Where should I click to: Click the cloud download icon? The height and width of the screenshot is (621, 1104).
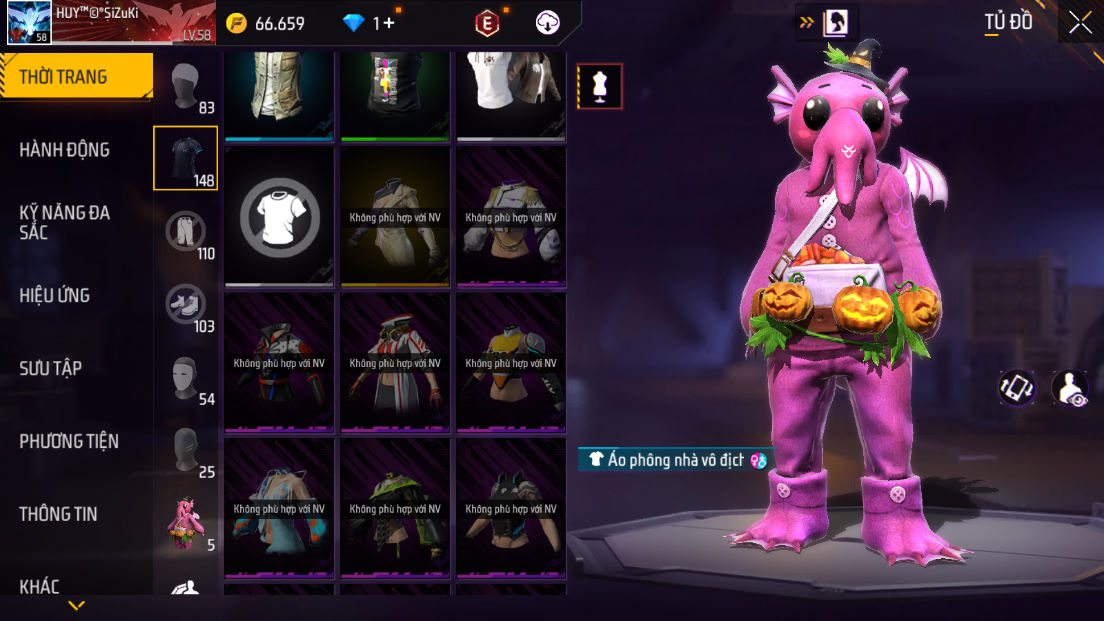(548, 23)
